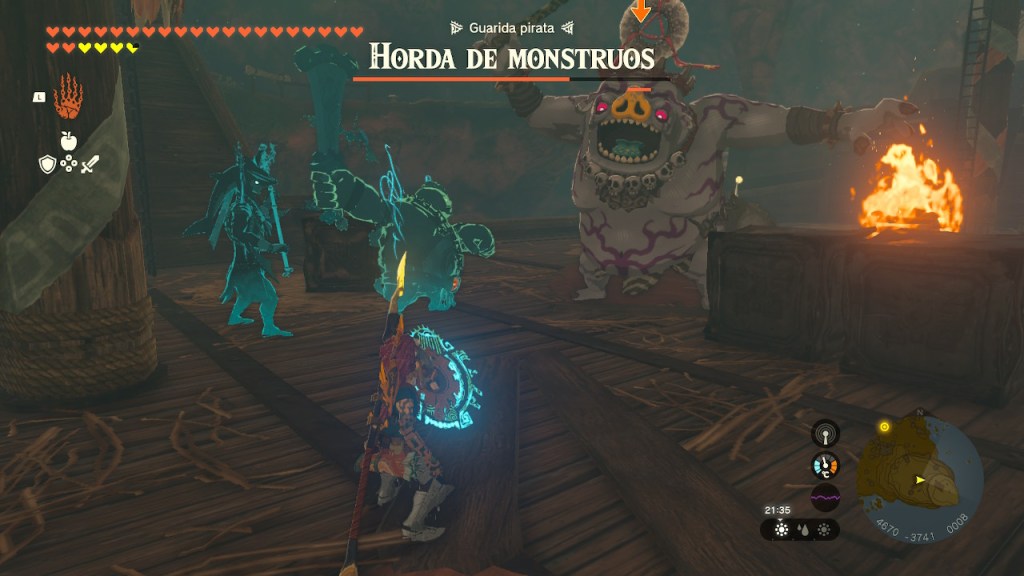Check the temperature gauge dial
1024x576 pixels.
(825, 465)
